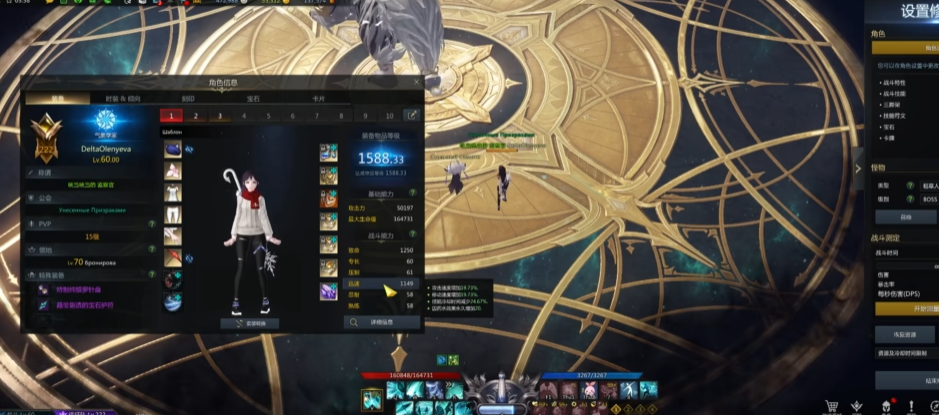The width and height of the screenshot is (939, 415).
Task: Select the 刻印 (engravings) tab
Action: 188,99
